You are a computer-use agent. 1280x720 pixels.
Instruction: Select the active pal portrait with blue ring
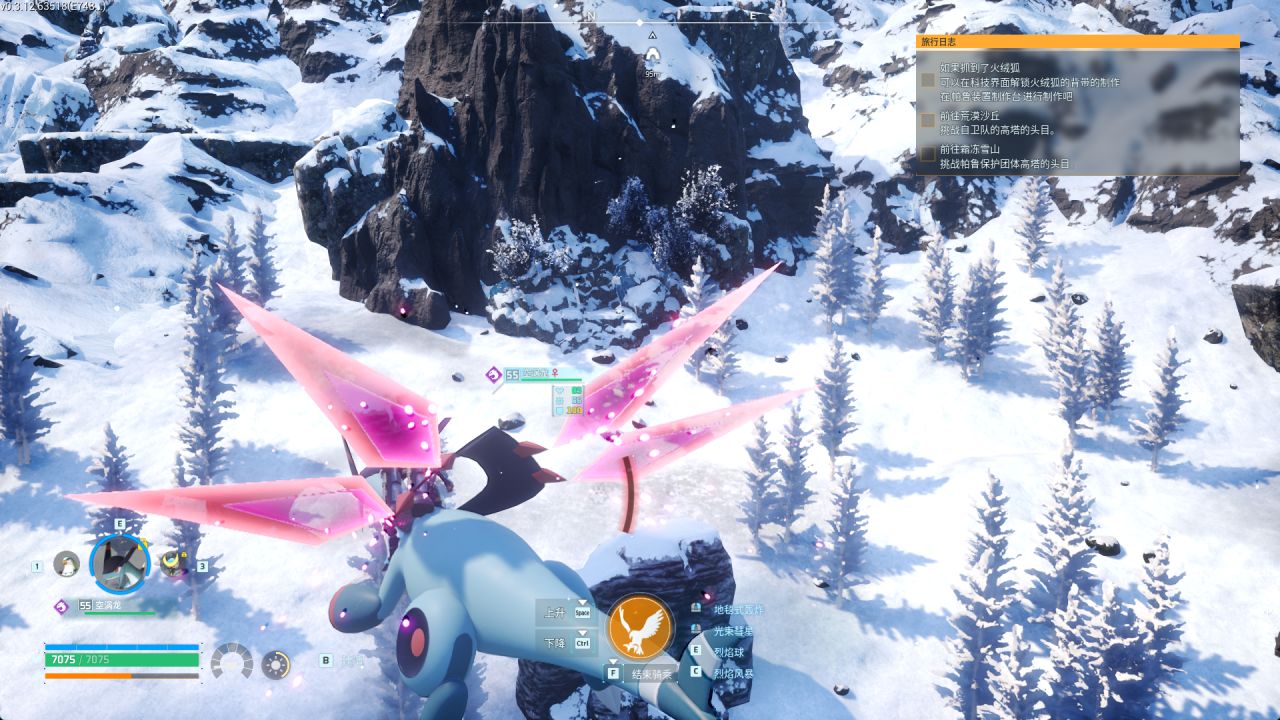pyautogui.click(x=120, y=563)
